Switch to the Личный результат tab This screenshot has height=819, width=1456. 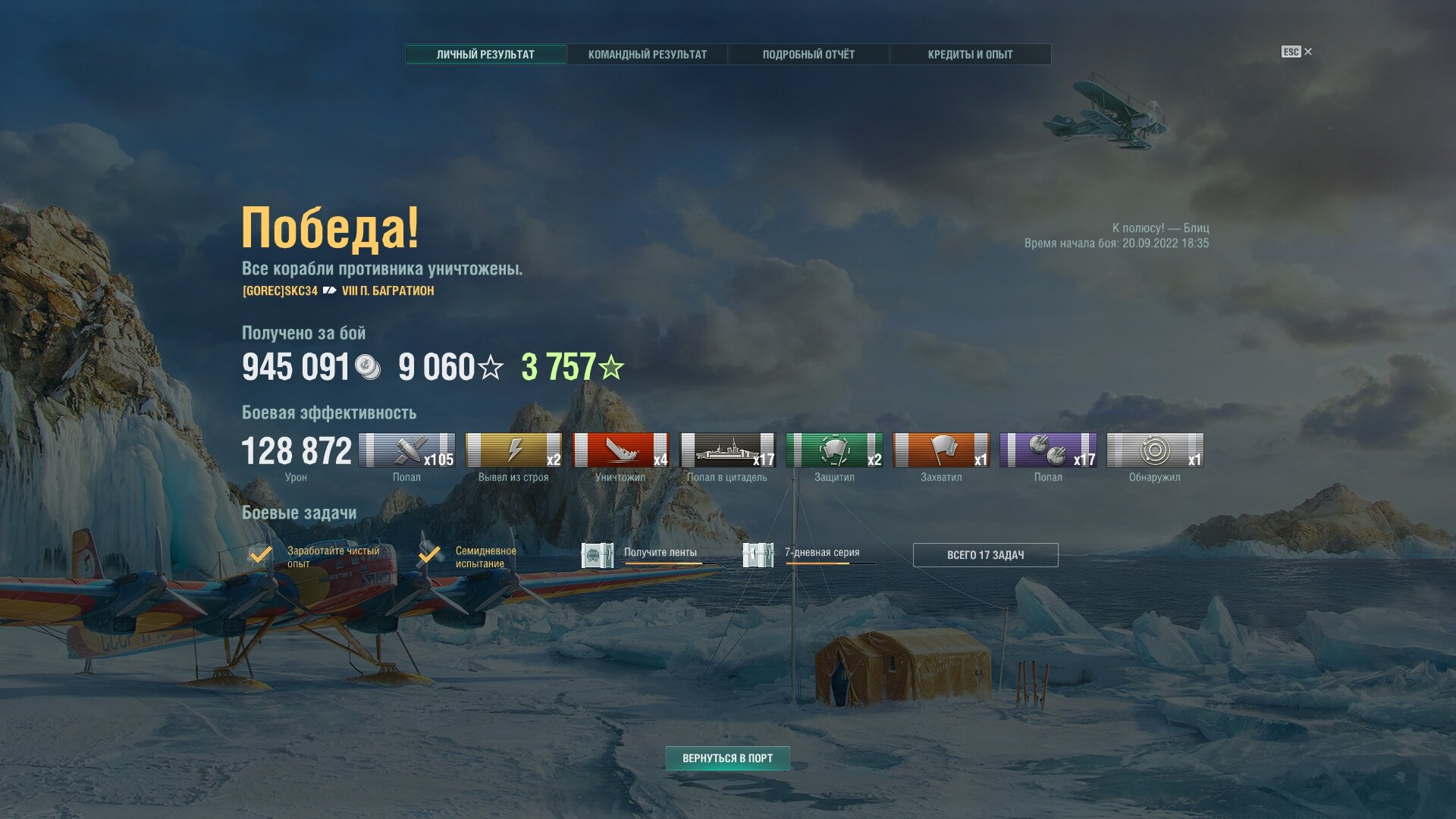pyautogui.click(x=485, y=55)
